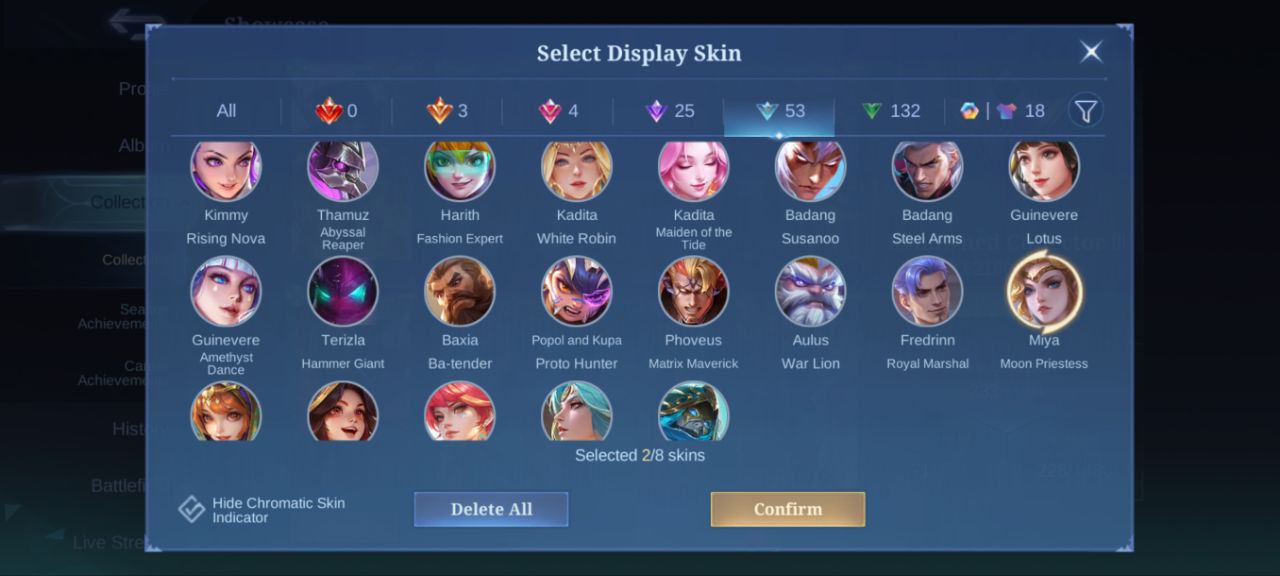Select Kadita's White Robin skin
Image resolution: width=1280 pixels, height=576 pixels.
pyautogui.click(x=577, y=170)
